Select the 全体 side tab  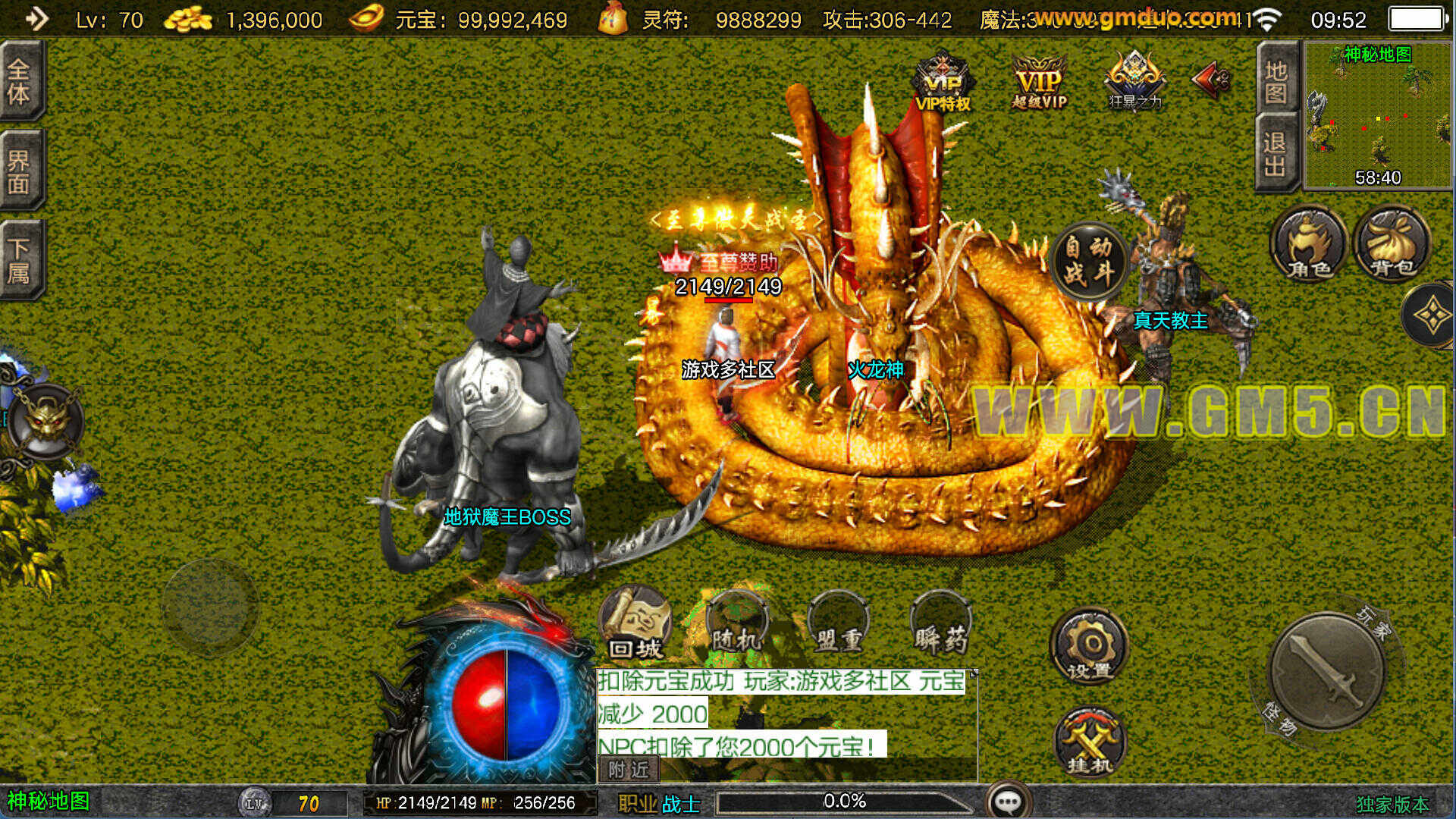point(19,82)
